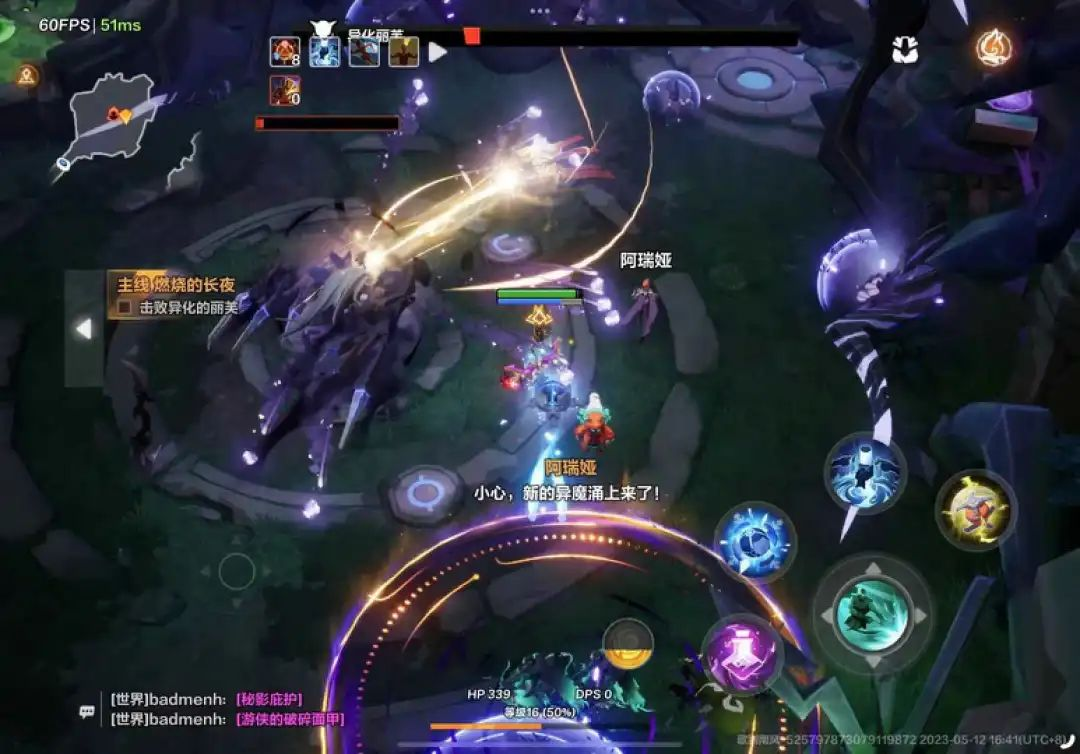Inspect the boss debuff icon with 0 stacks

284,90
